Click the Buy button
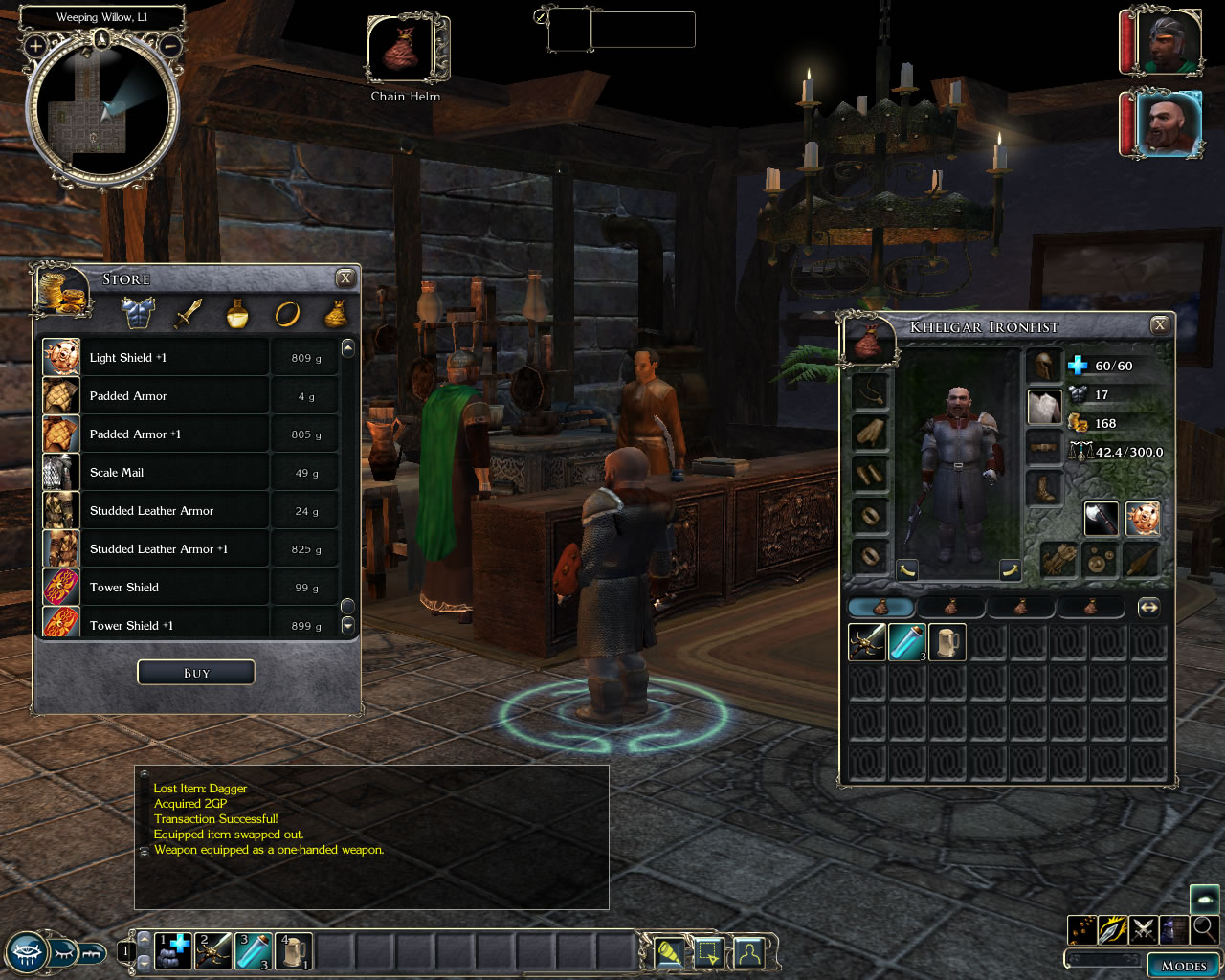 click(196, 673)
